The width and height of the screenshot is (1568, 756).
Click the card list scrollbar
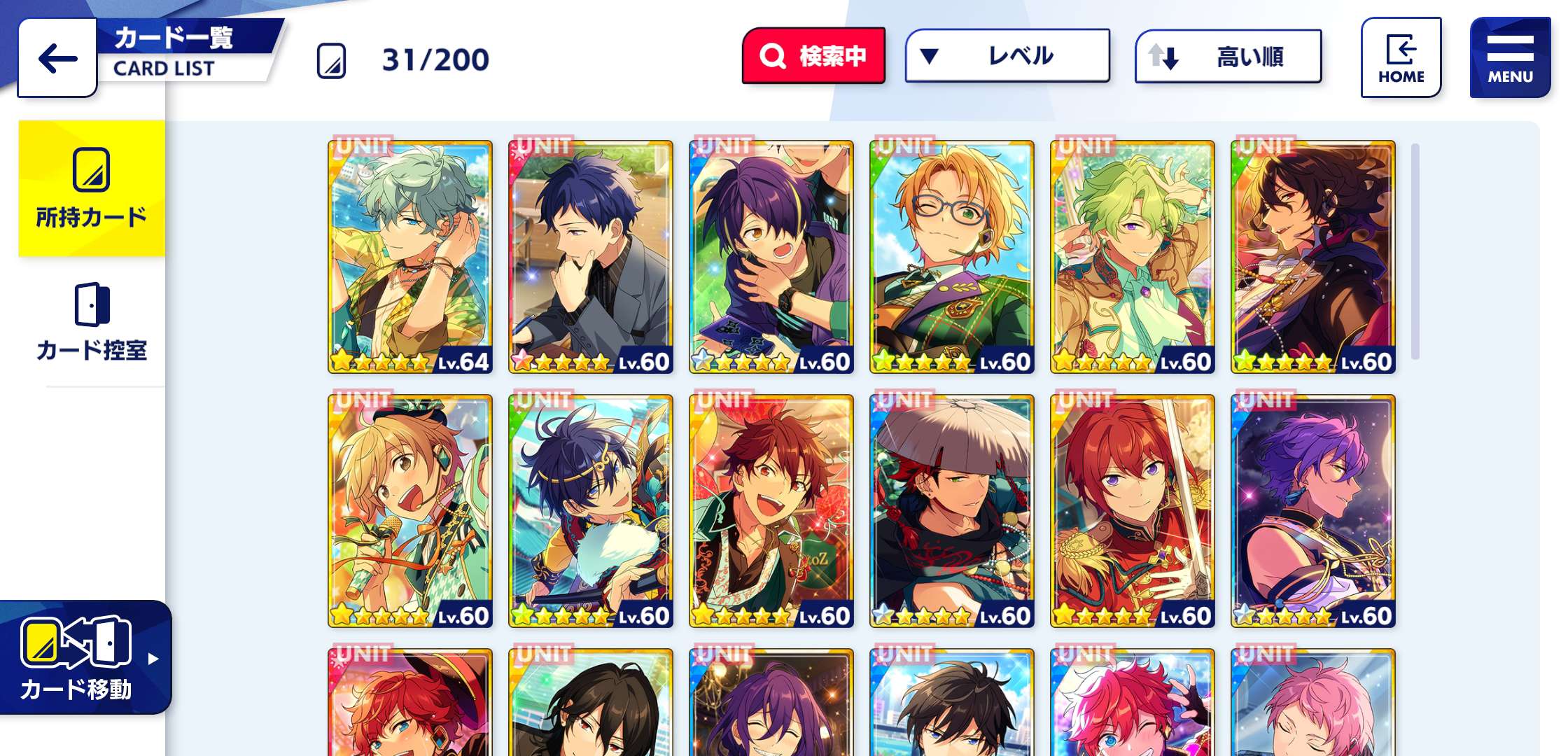1415,252
